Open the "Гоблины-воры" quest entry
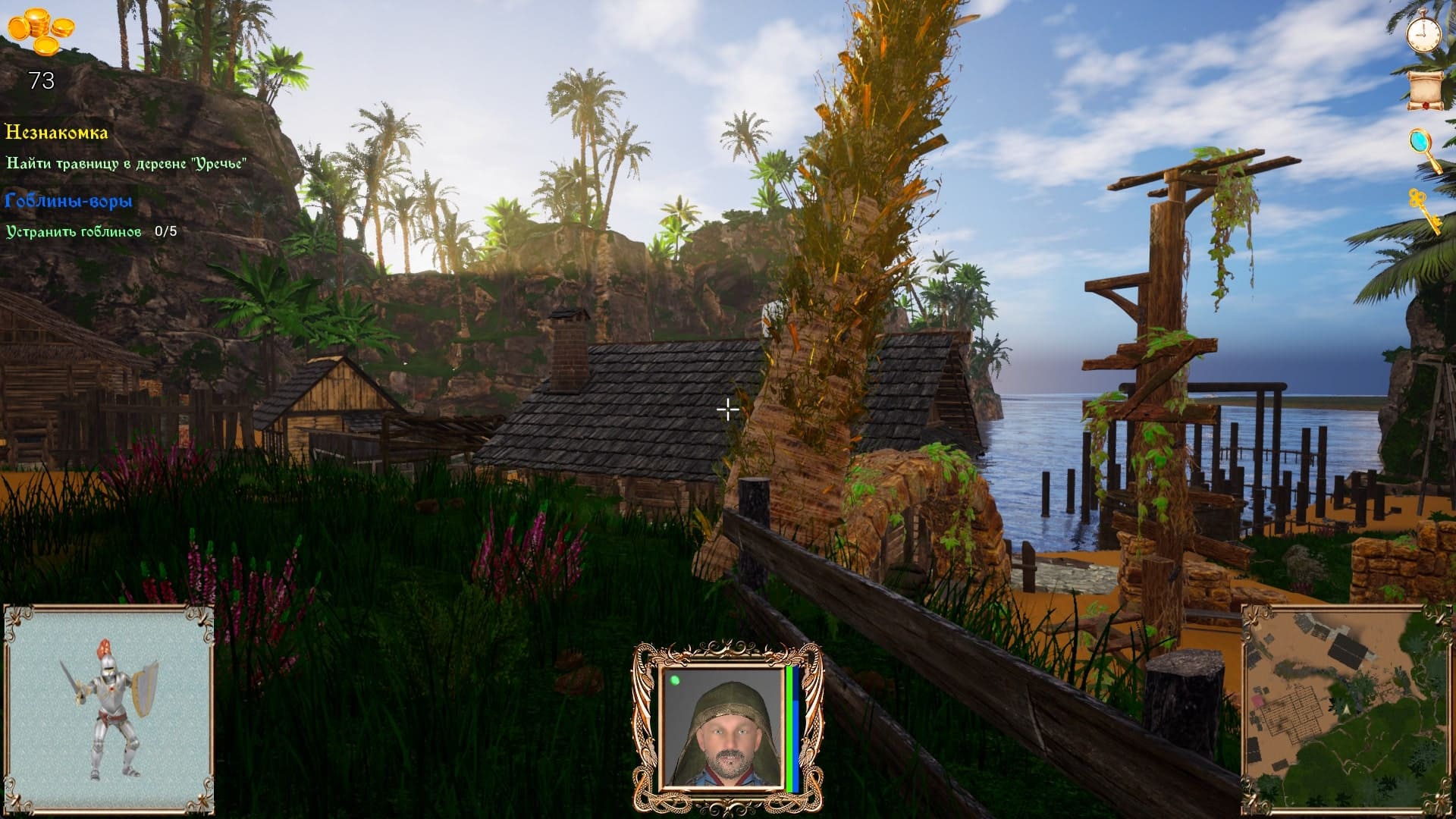1456x819 pixels. [69, 201]
